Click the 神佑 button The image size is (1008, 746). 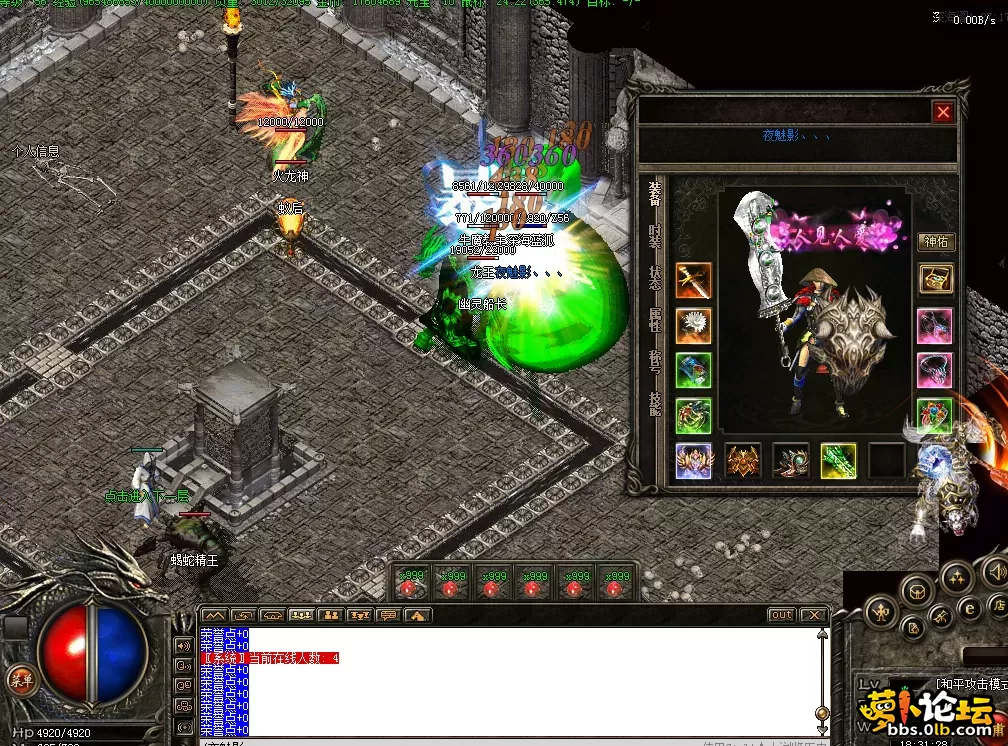[935, 241]
